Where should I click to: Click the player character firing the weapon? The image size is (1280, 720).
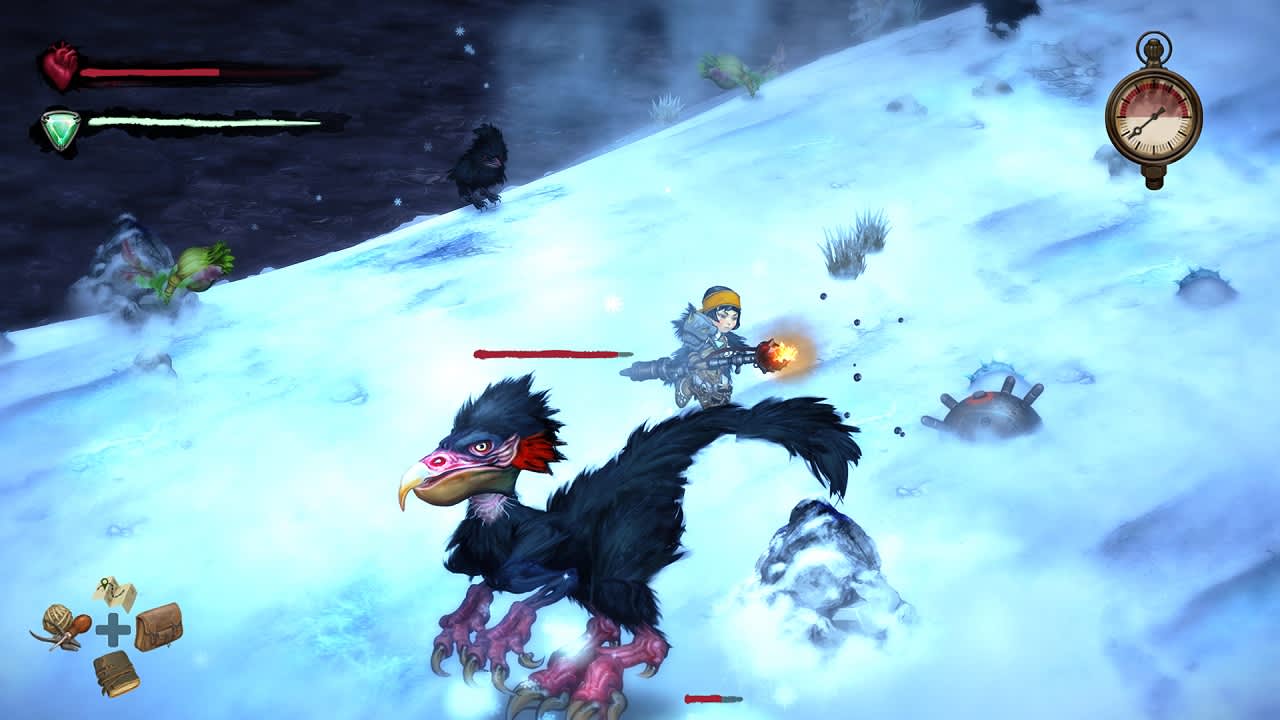715,340
